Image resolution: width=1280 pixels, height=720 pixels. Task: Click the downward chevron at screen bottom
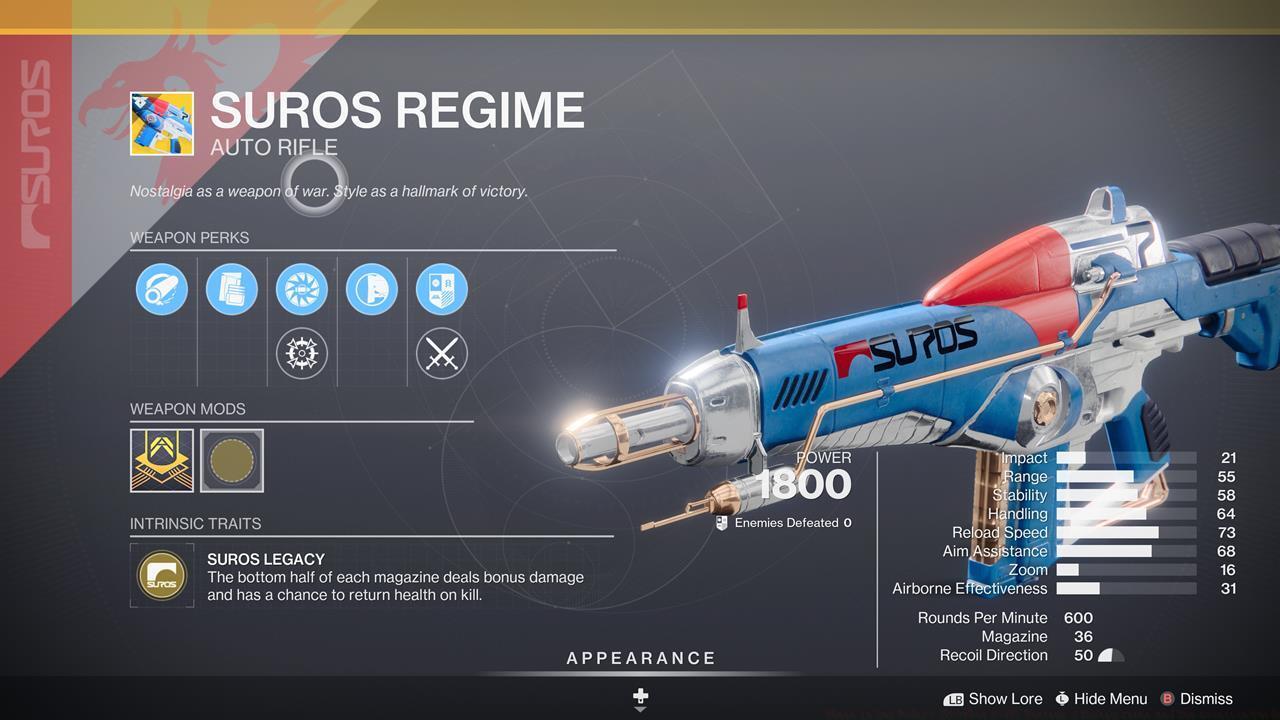[x=639, y=709]
